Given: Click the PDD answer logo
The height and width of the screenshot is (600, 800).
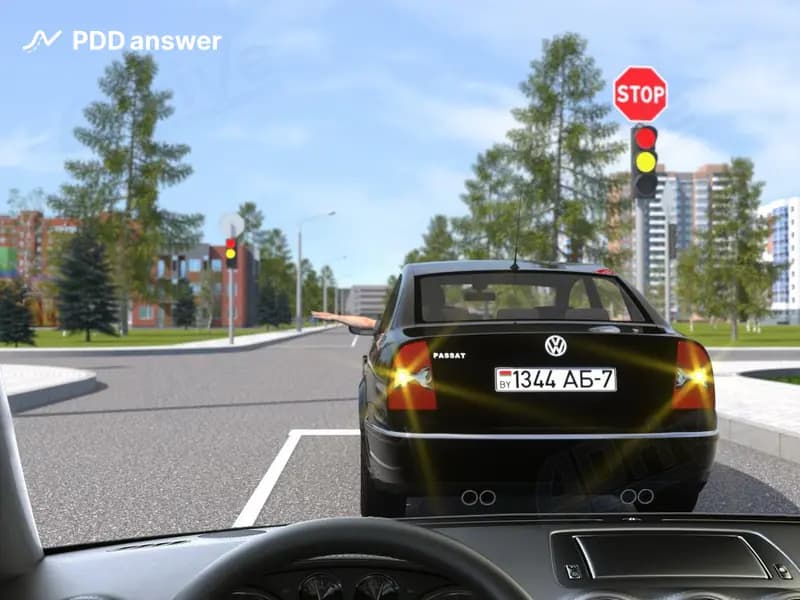Looking at the screenshot, I should coord(122,41).
